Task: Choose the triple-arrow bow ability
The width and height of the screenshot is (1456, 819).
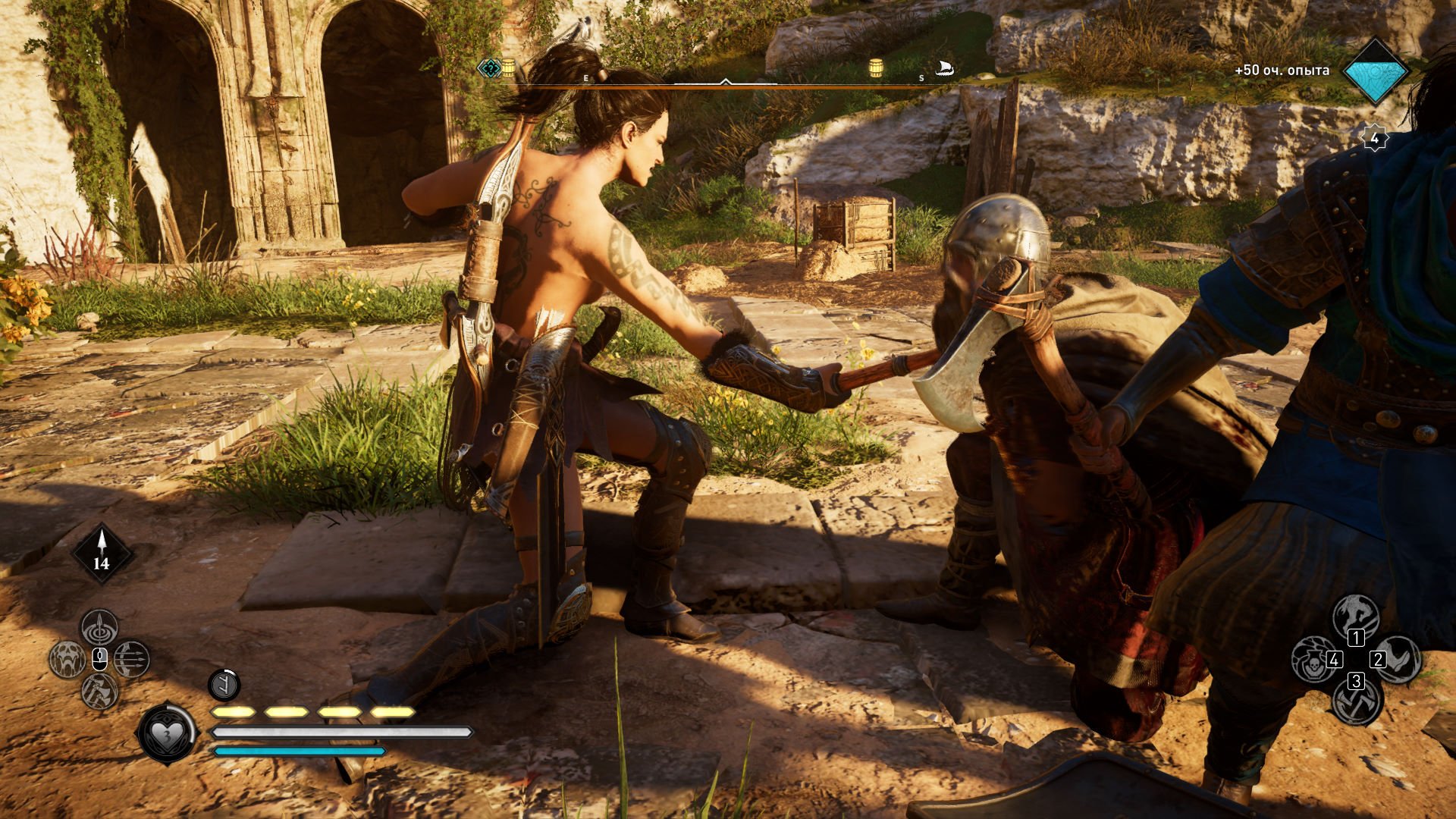Action: (132, 659)
